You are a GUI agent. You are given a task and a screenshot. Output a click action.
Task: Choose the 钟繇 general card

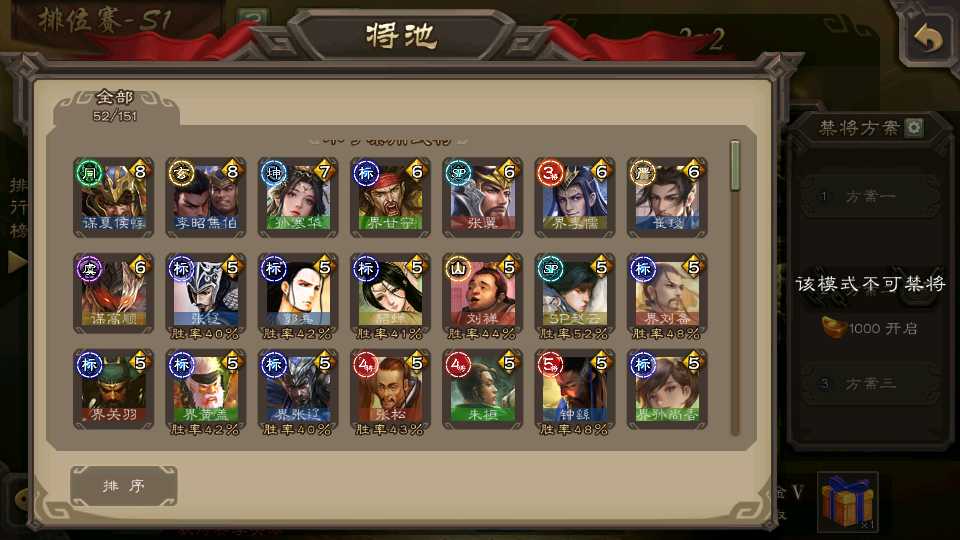[574, 388]
